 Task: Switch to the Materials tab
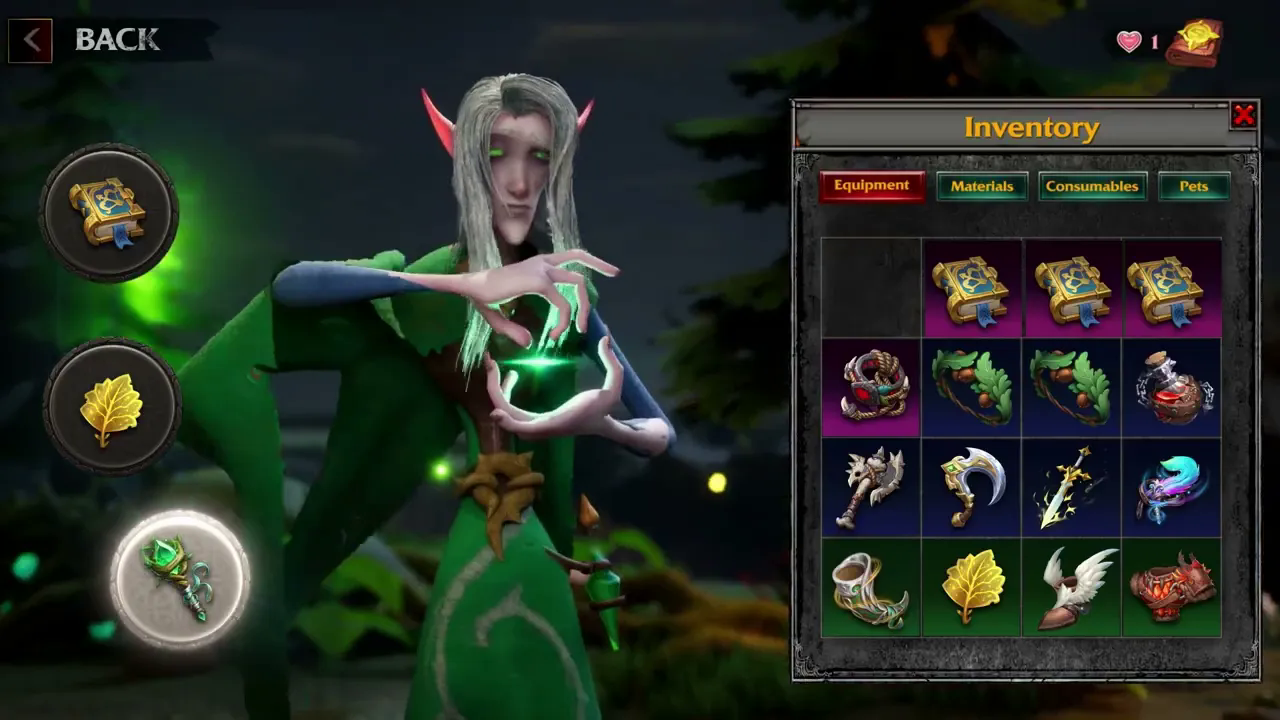[981, 186]
